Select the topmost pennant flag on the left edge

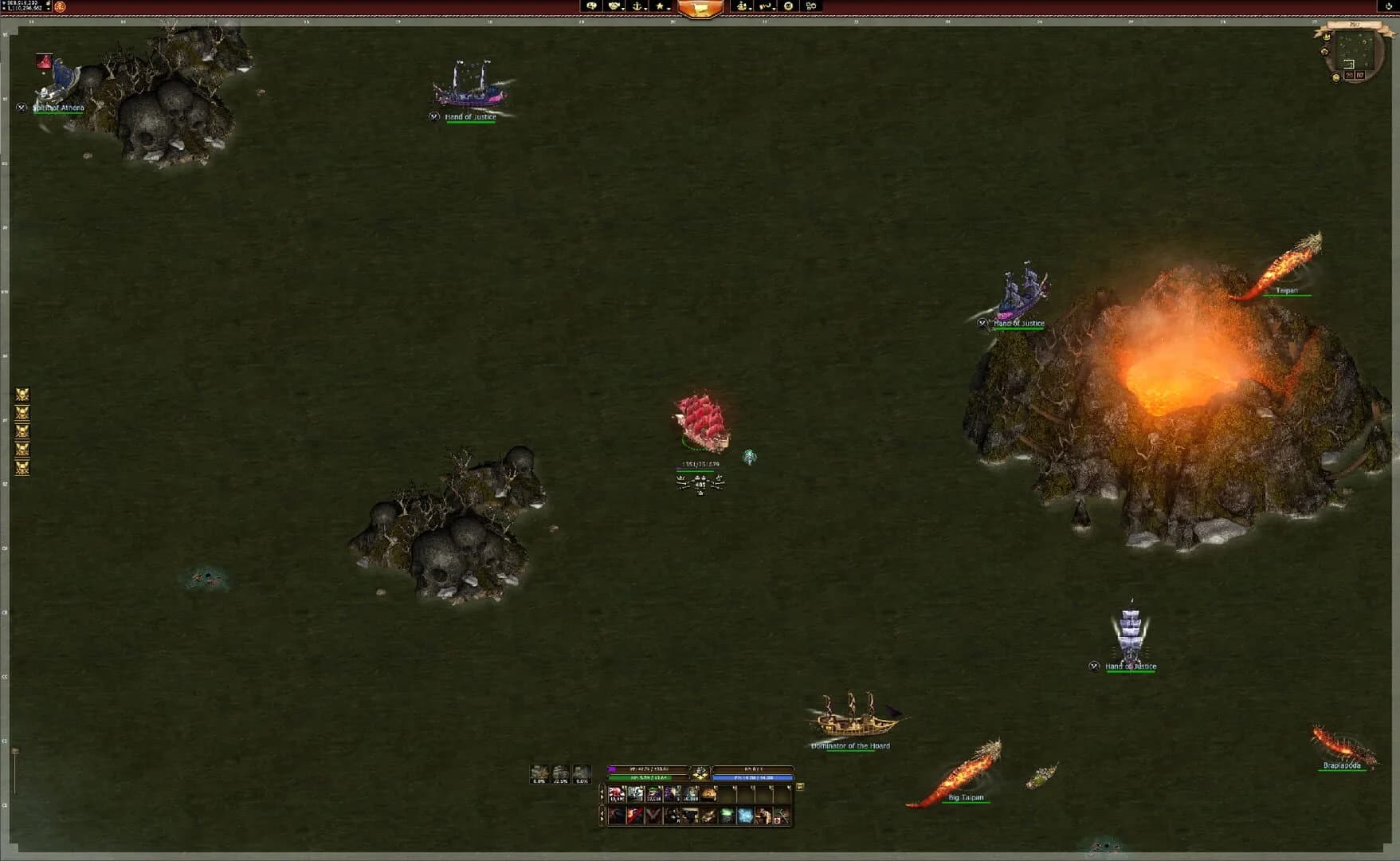point(22,392)
